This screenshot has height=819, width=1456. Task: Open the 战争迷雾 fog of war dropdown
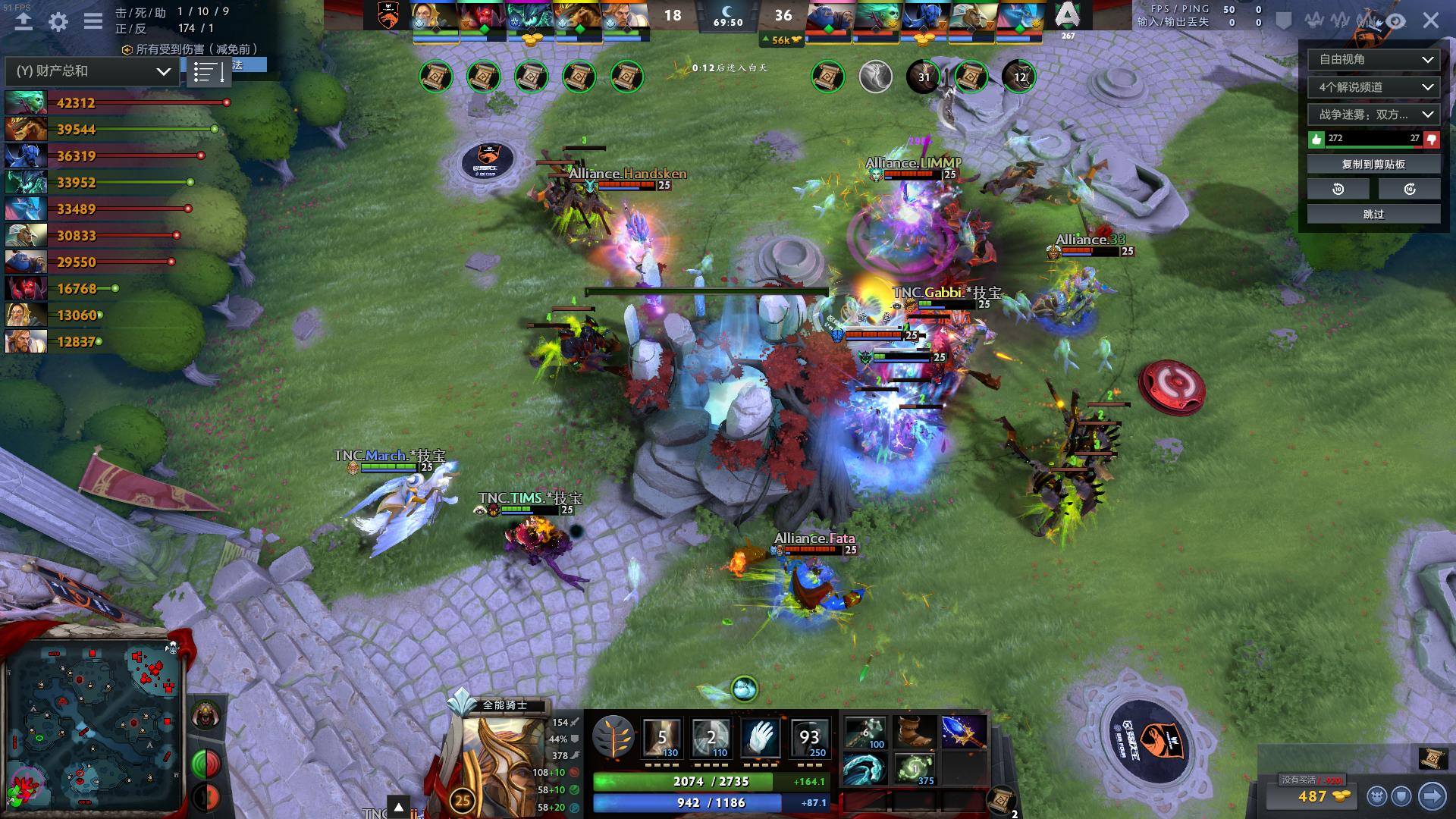(x=1373, y=115)
